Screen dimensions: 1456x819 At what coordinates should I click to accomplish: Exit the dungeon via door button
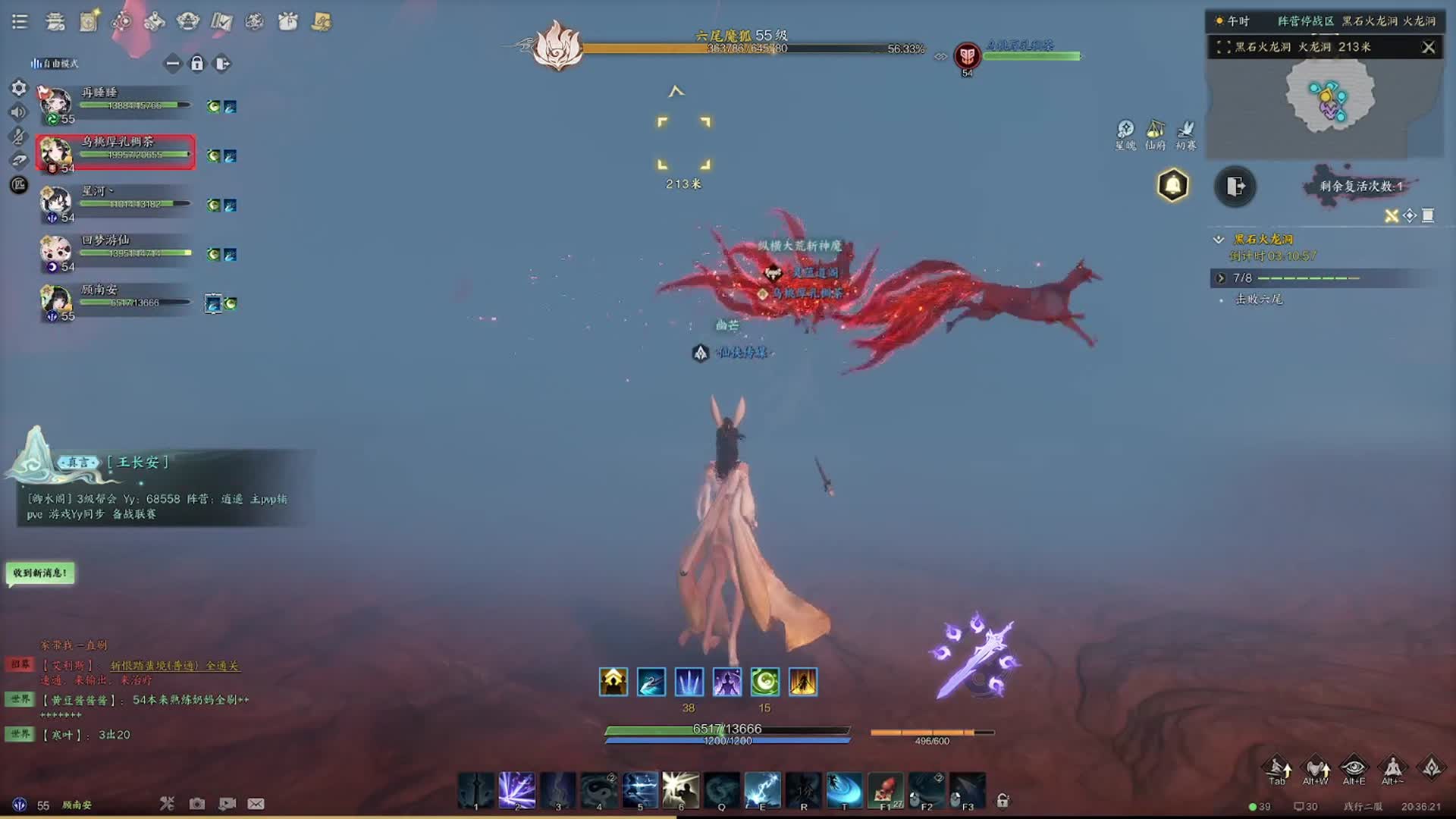1235,187
